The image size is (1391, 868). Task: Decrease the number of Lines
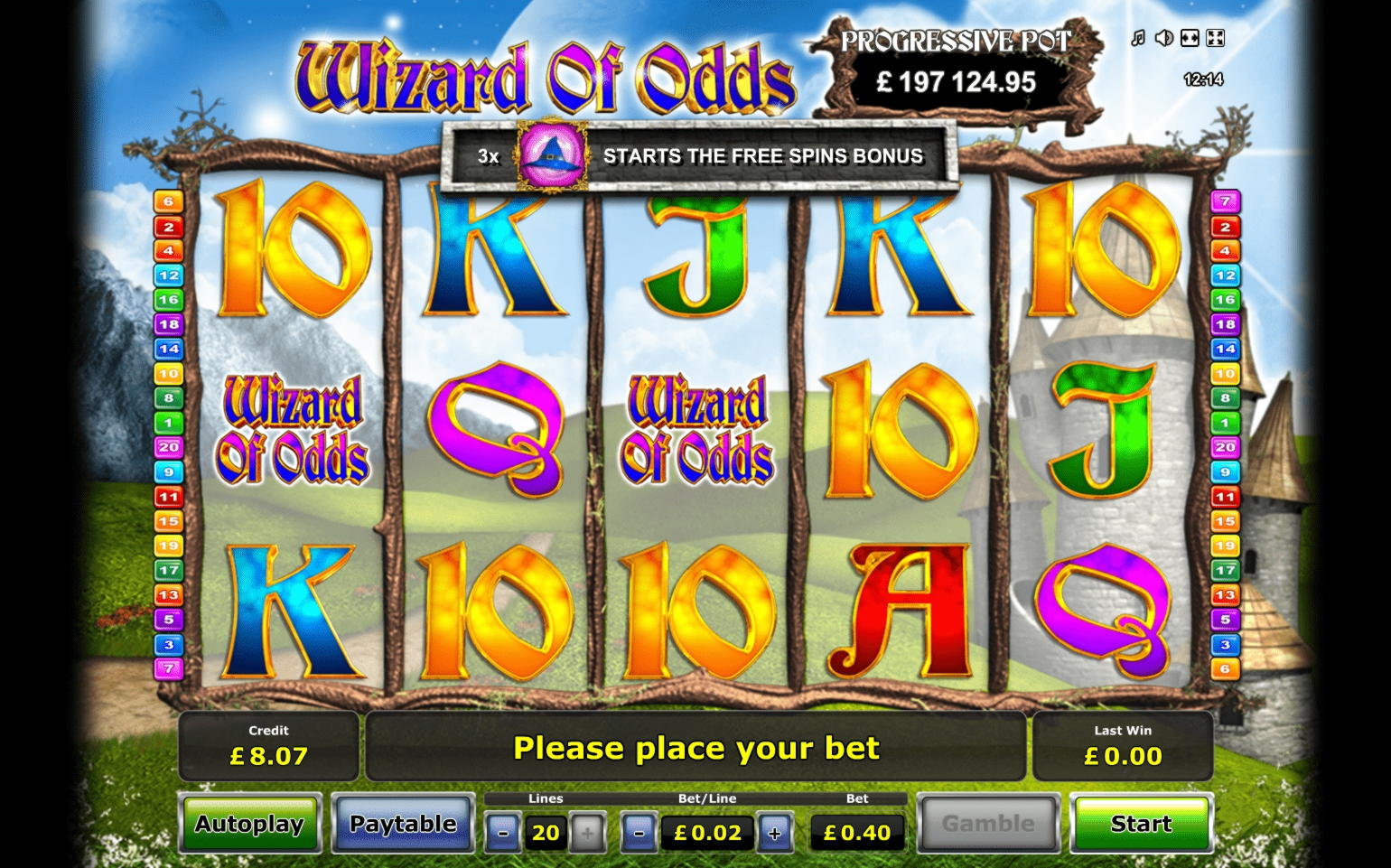pos(503,833)
